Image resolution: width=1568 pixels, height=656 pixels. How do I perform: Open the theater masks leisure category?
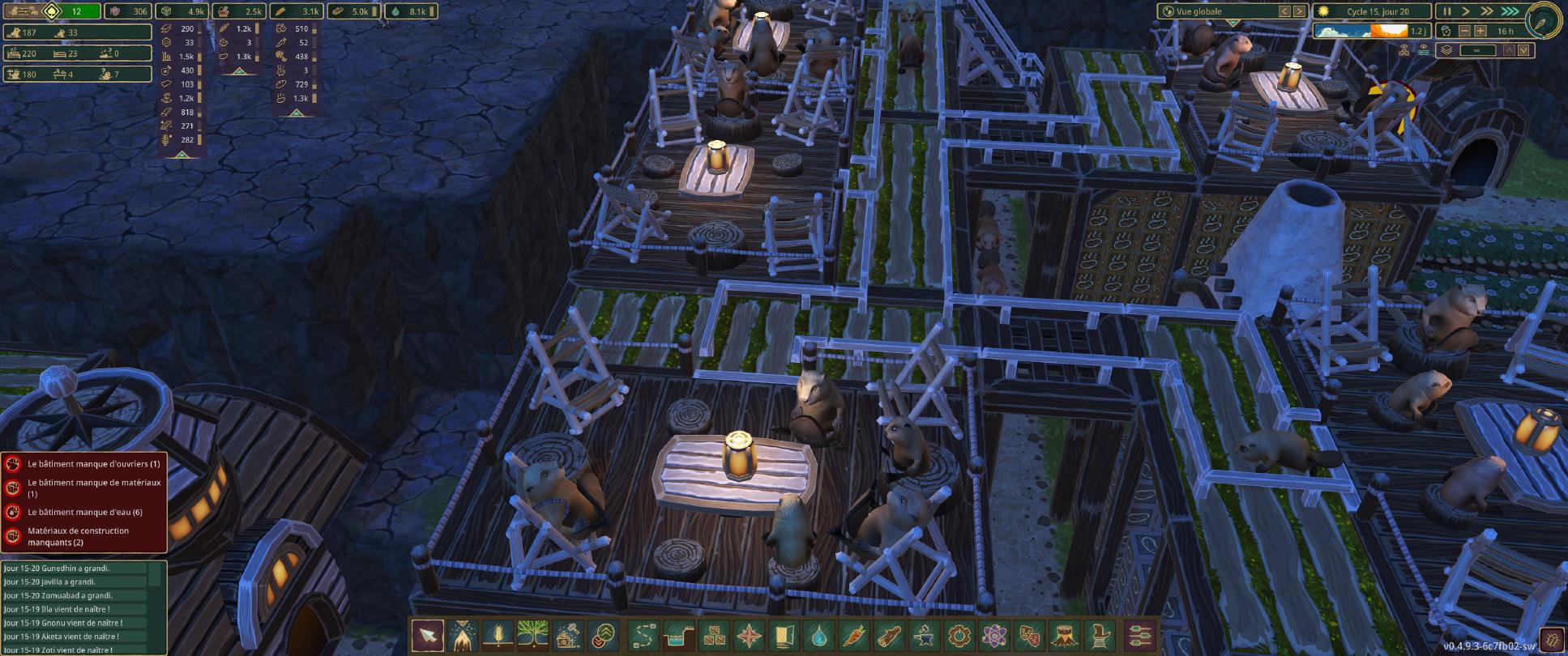(1031, 635)
